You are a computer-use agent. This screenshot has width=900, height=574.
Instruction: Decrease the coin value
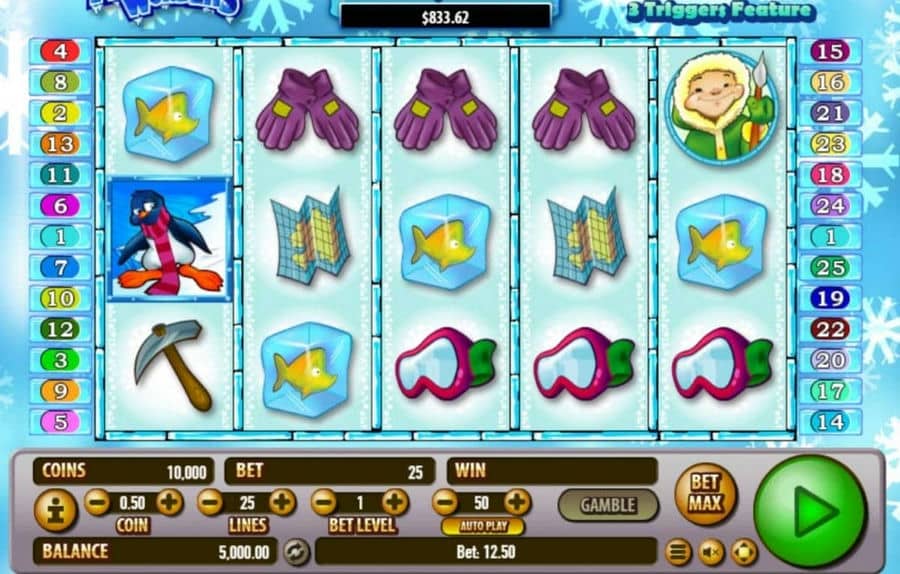point(97,502)
